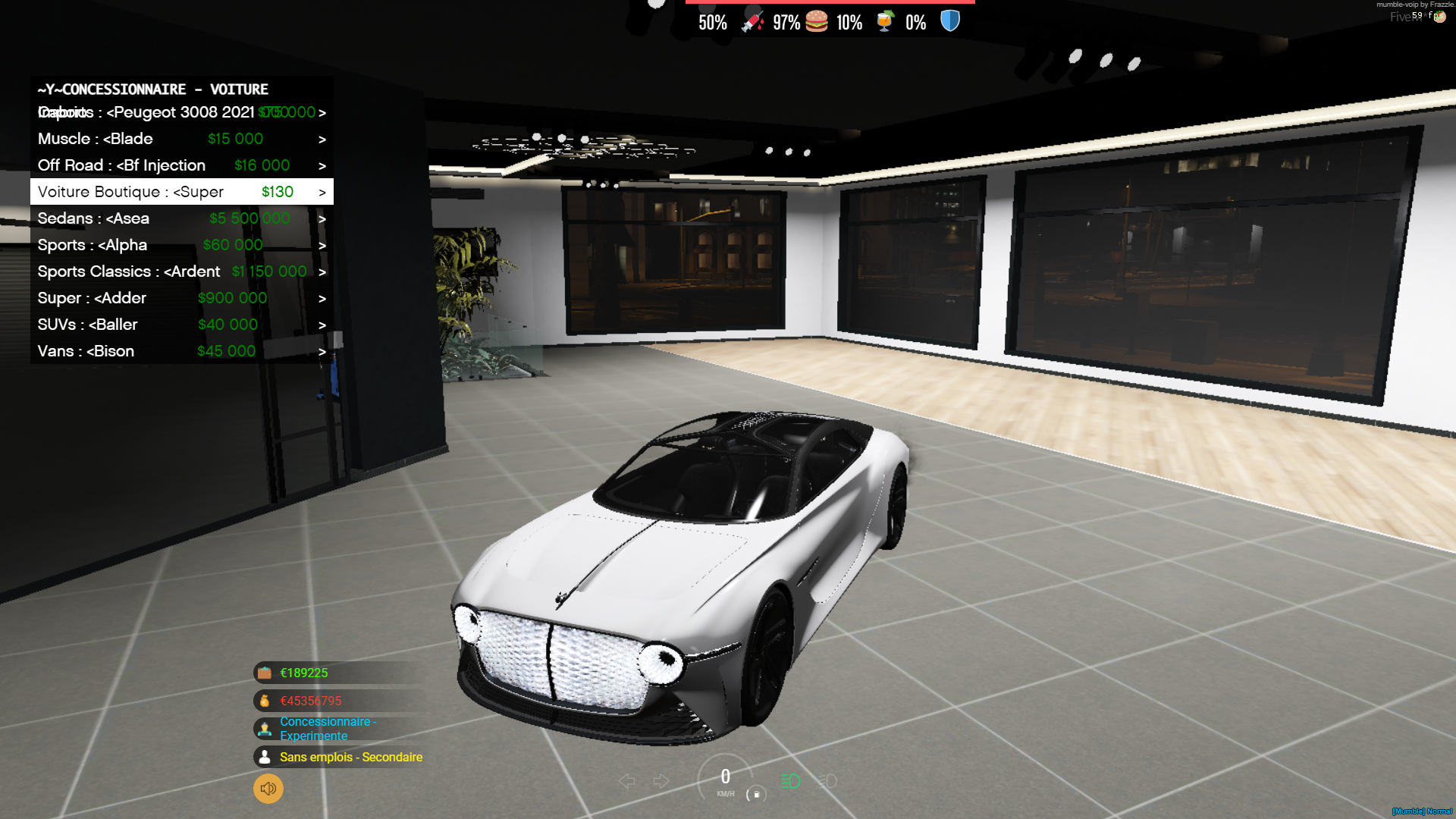Click the left navigation arrow near the speedometer

coord(626,780)
